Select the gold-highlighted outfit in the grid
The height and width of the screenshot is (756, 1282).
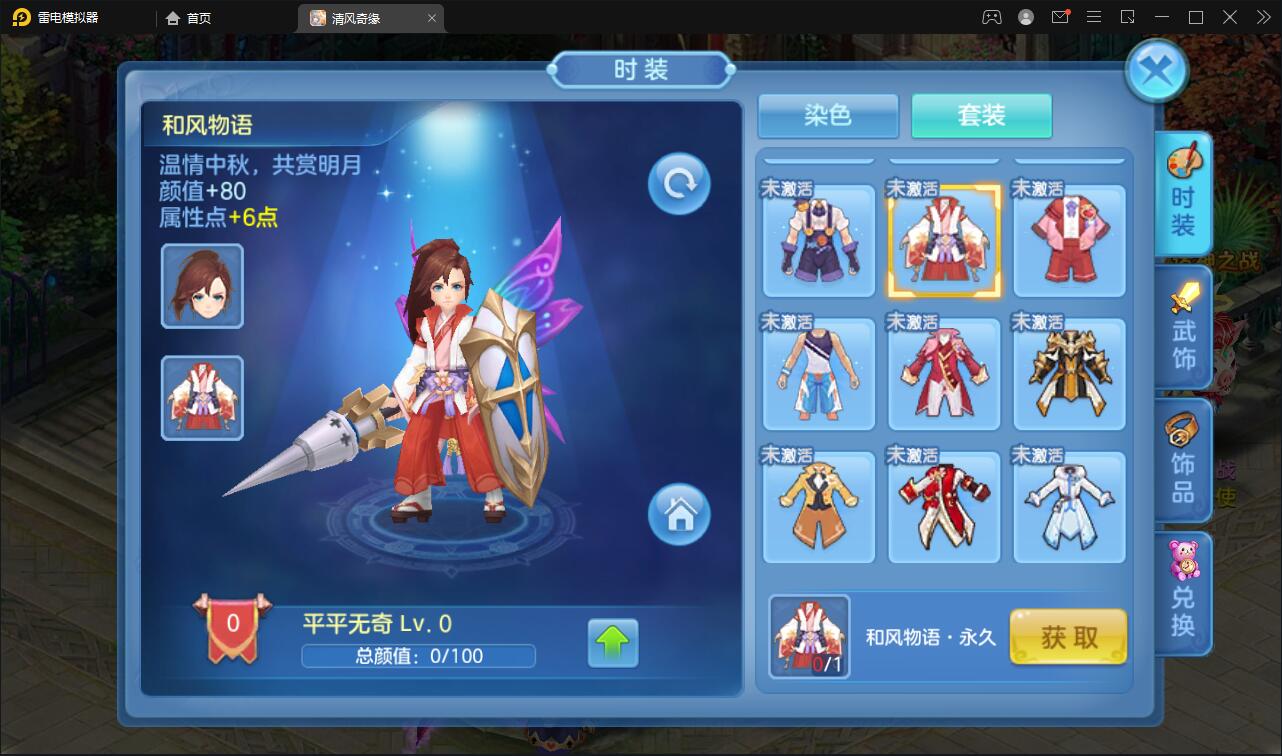coord(943,240)
